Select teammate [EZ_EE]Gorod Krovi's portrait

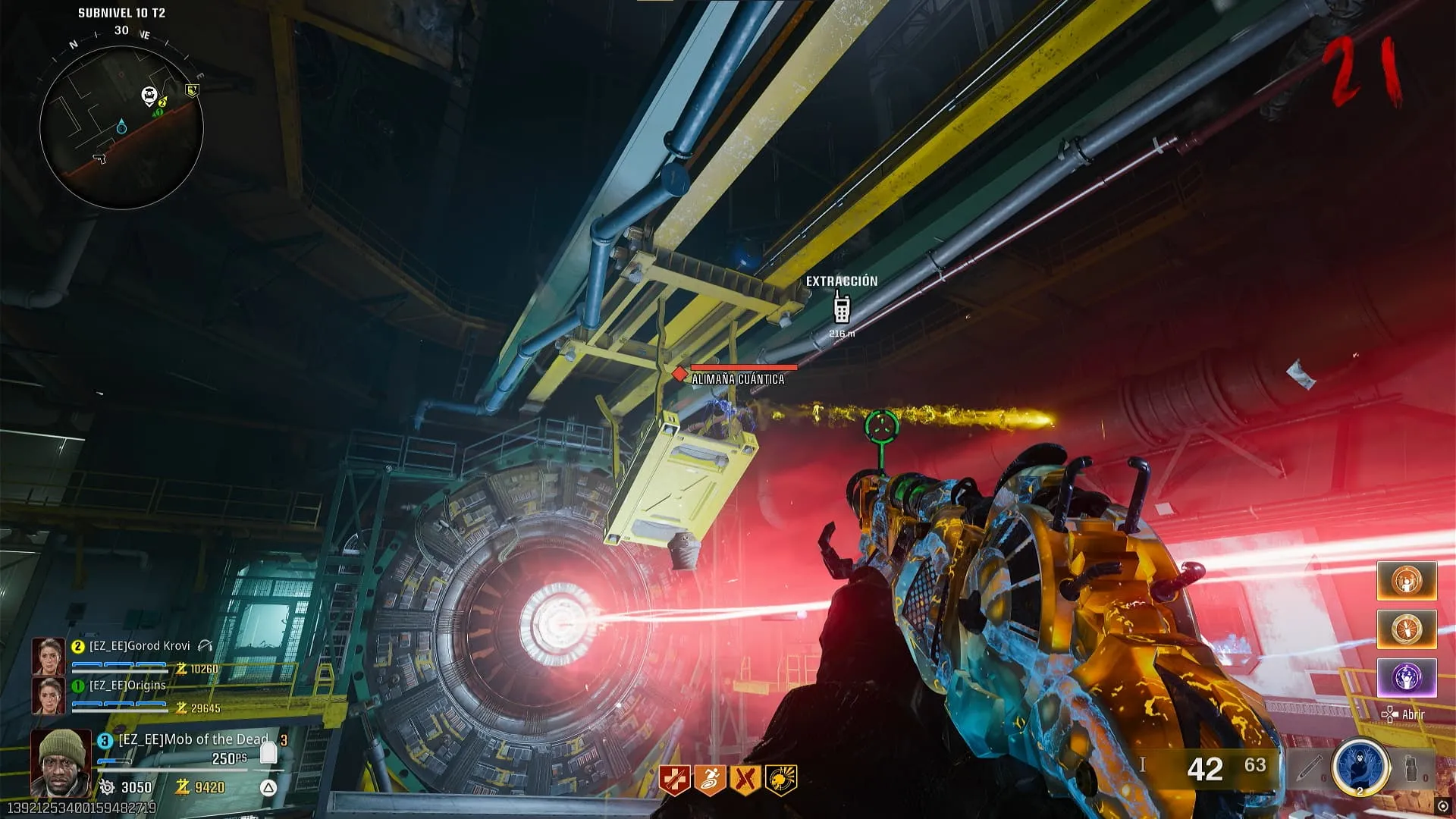pos(48,657)
